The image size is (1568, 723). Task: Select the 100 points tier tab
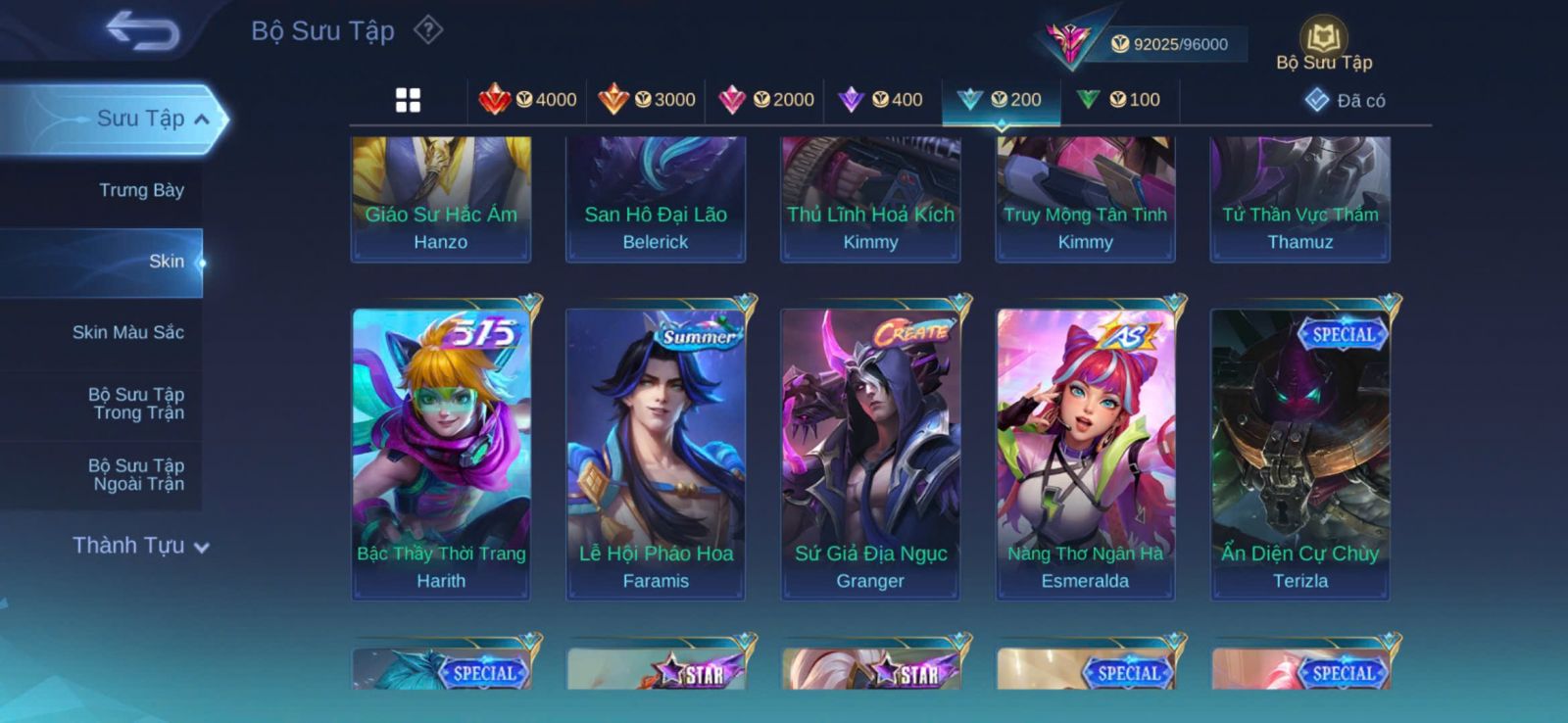coord(1119,100)
